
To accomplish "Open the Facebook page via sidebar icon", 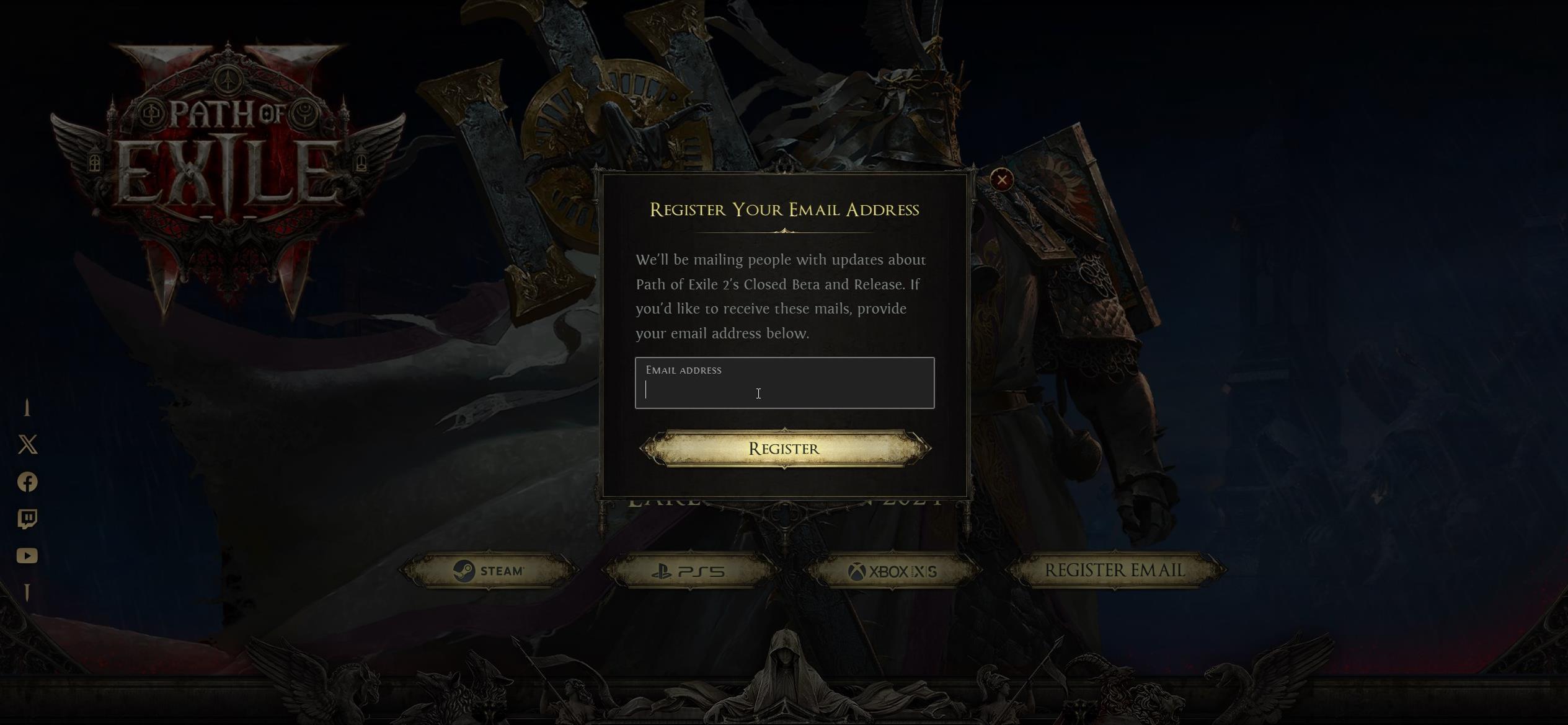I will click(x=27, y=482).
